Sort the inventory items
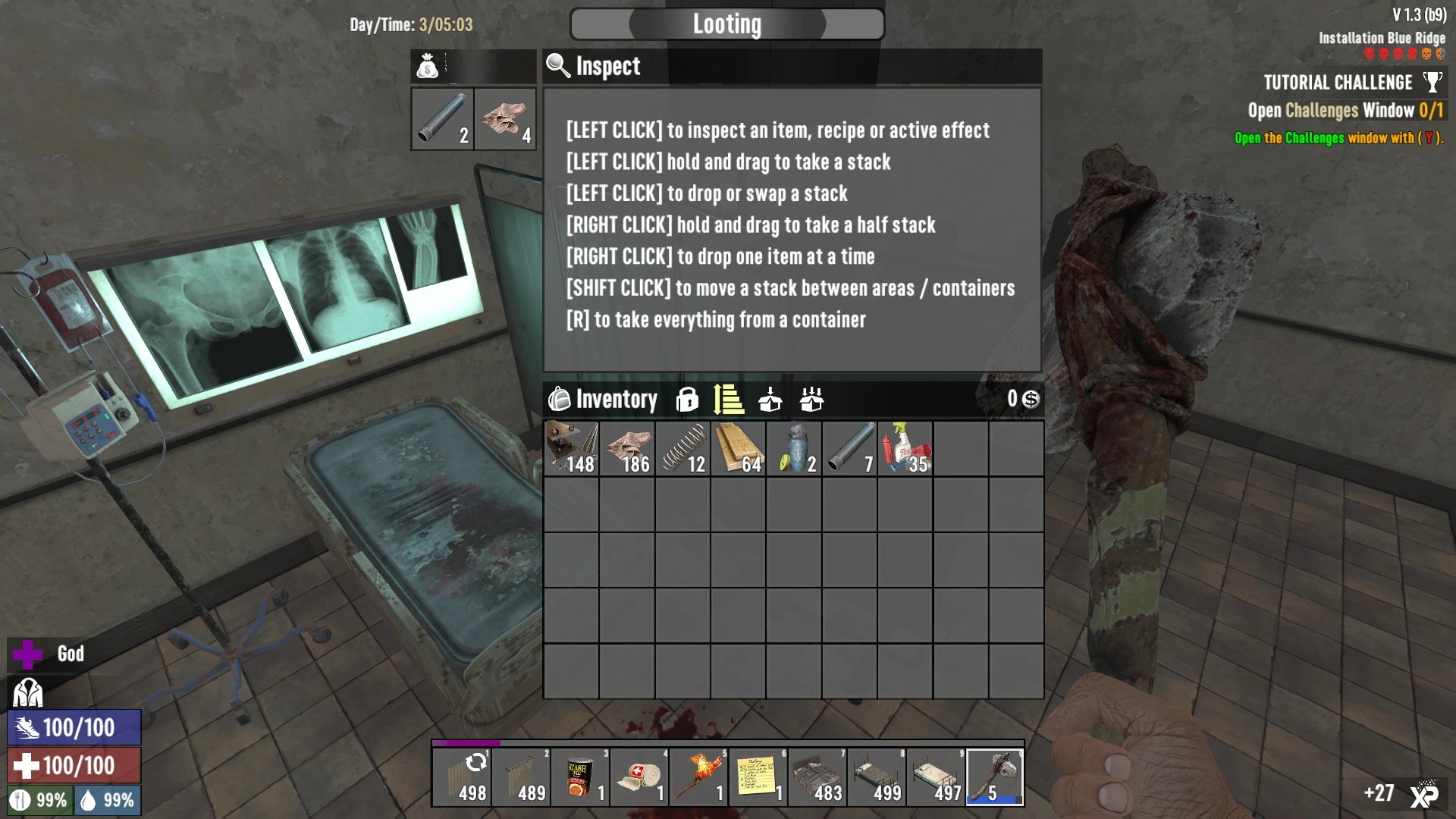The width and height of the screenshot is (1456, 819). click(728, 399)
